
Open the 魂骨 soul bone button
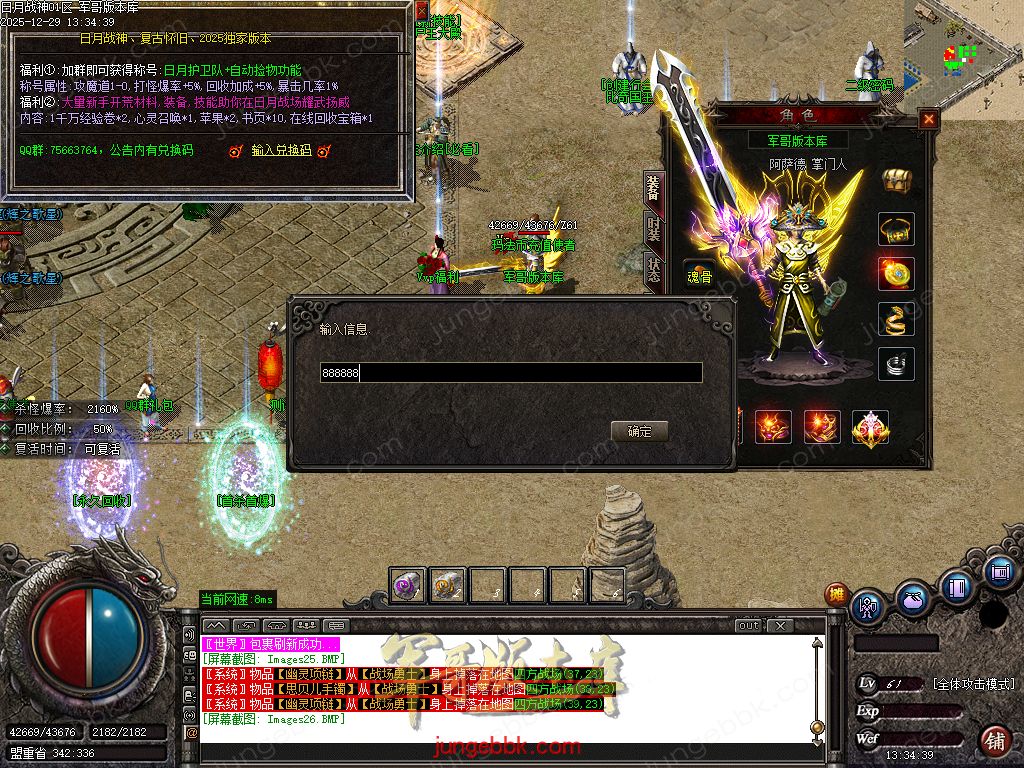coord(699,277)
